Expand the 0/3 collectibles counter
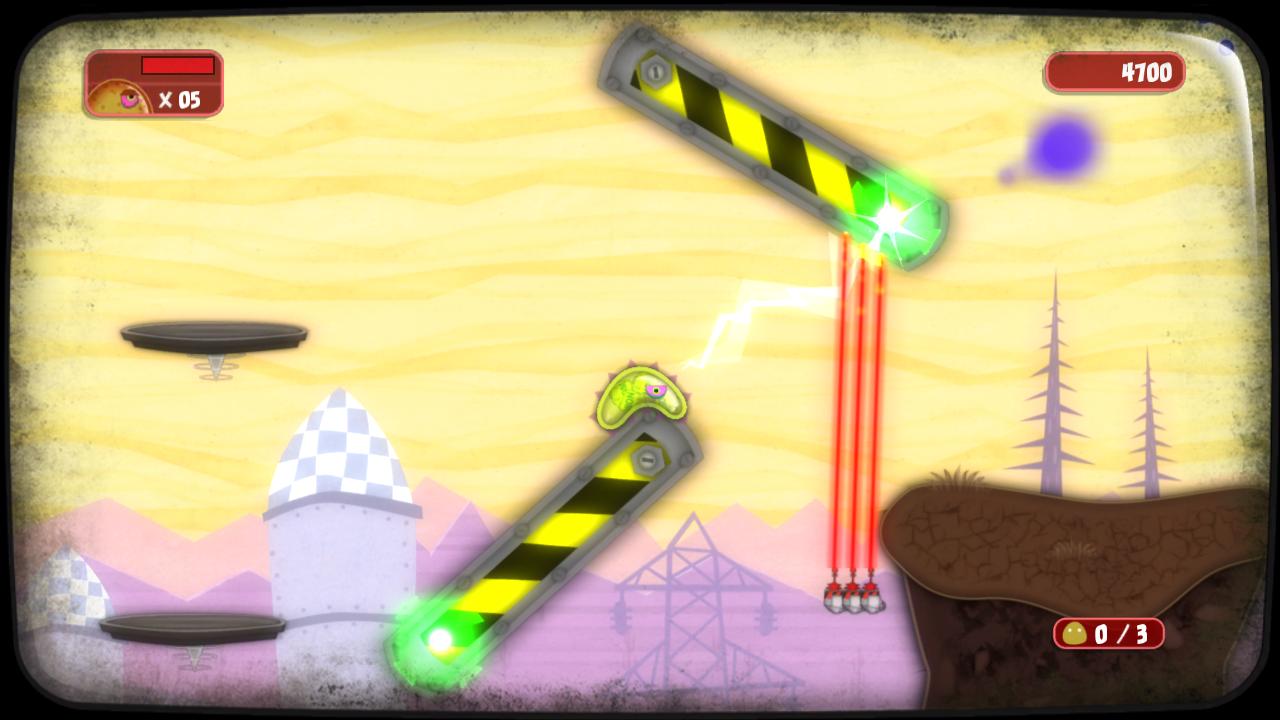The image size is (1280, 720). pyautogui.click(x=1110, y=632)
